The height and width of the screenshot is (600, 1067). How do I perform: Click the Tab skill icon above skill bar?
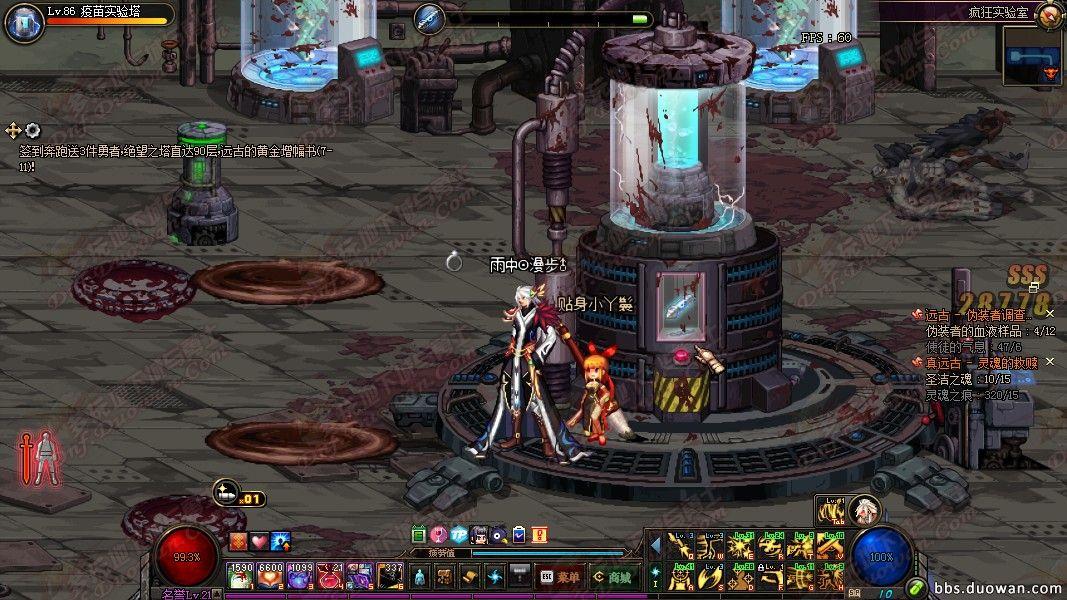[x=831, y=510]
